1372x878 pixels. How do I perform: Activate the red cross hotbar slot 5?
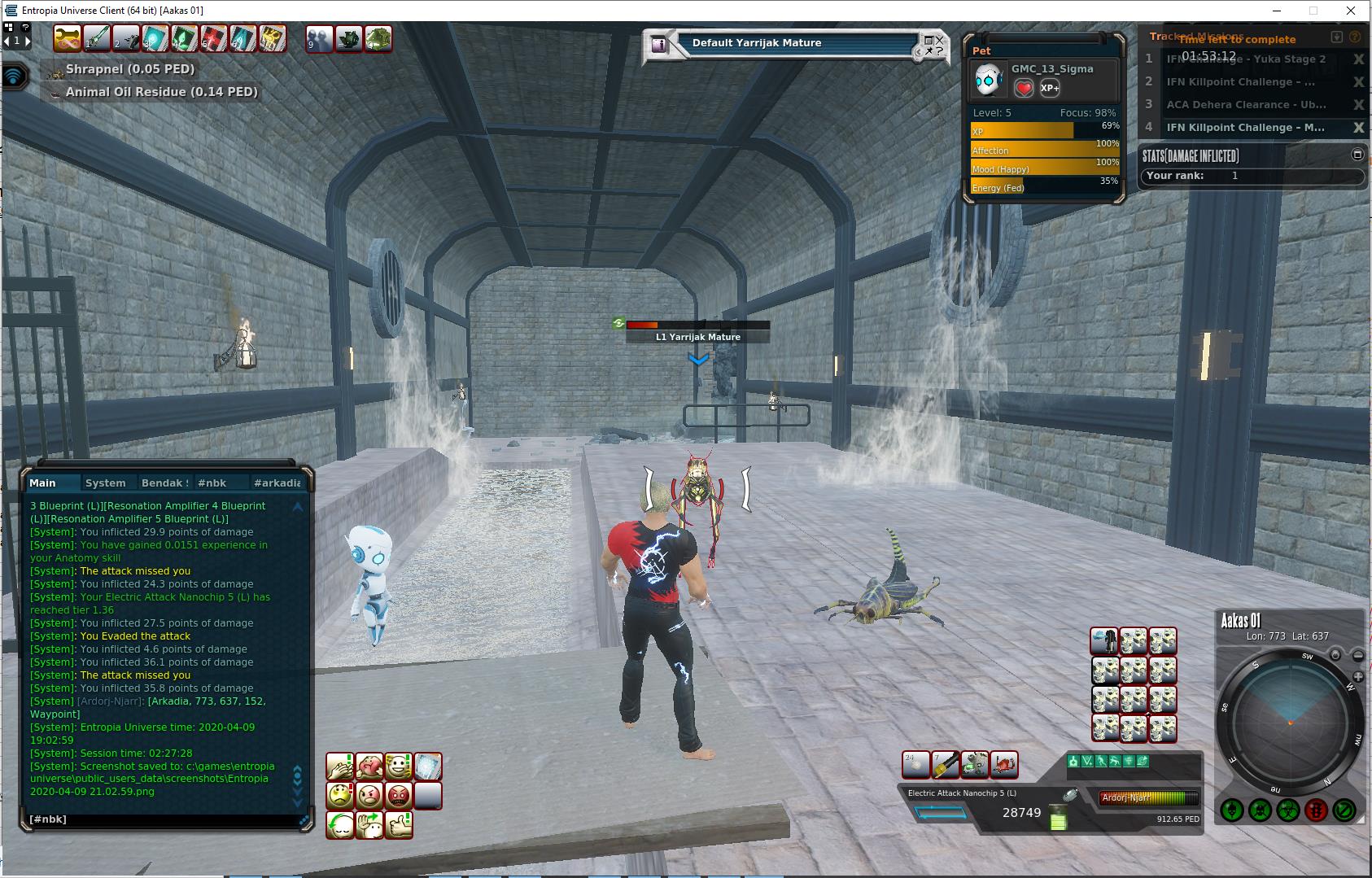coord(213,39)
